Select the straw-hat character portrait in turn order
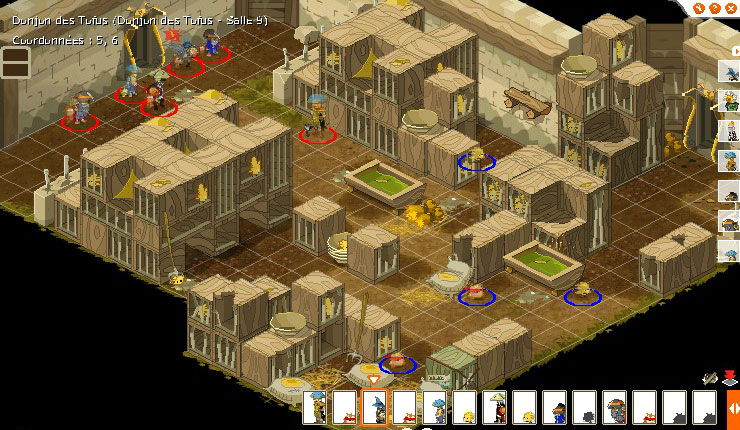Screen dimensions: 740x430 494,407
